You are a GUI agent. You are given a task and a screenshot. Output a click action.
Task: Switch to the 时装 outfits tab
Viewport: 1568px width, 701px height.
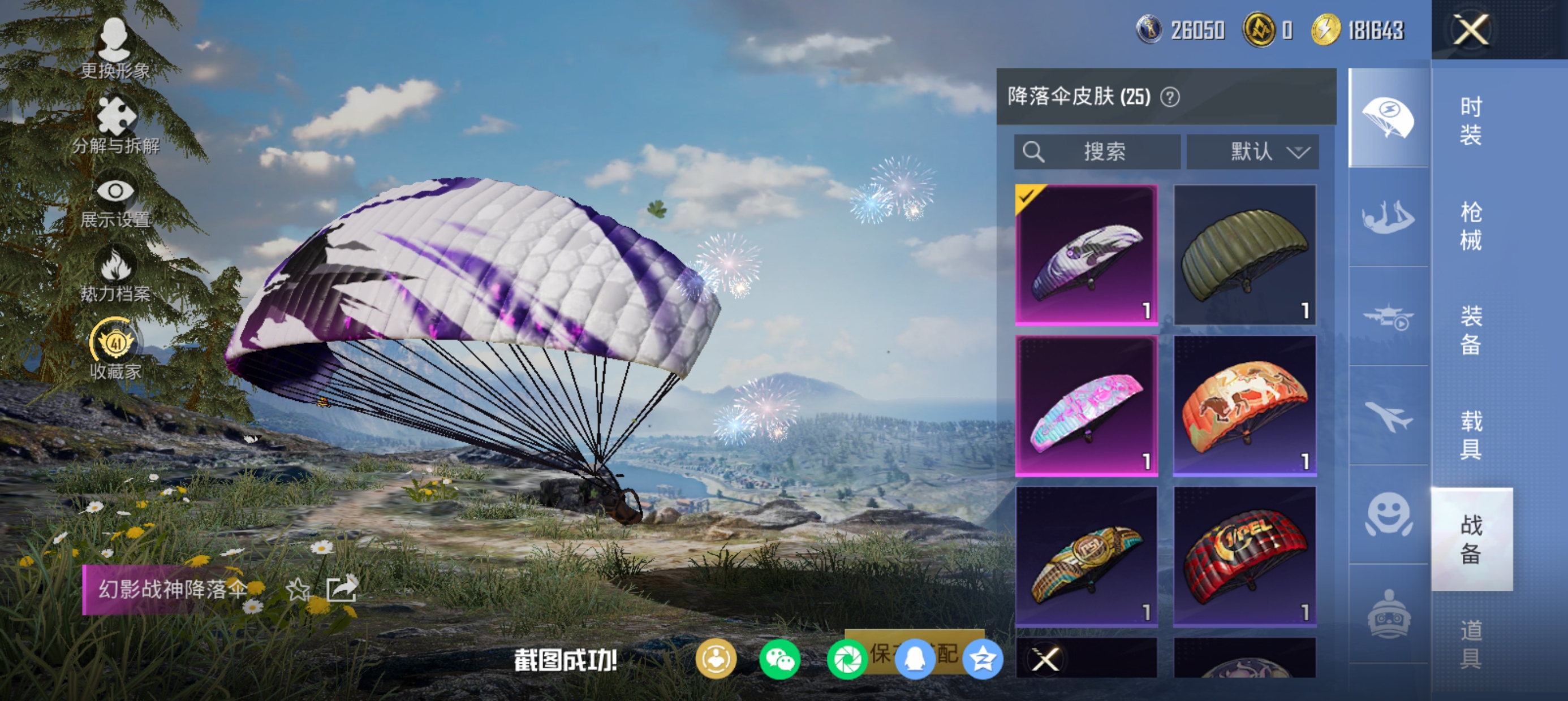pyautogui.click(x=1471, y=120)
